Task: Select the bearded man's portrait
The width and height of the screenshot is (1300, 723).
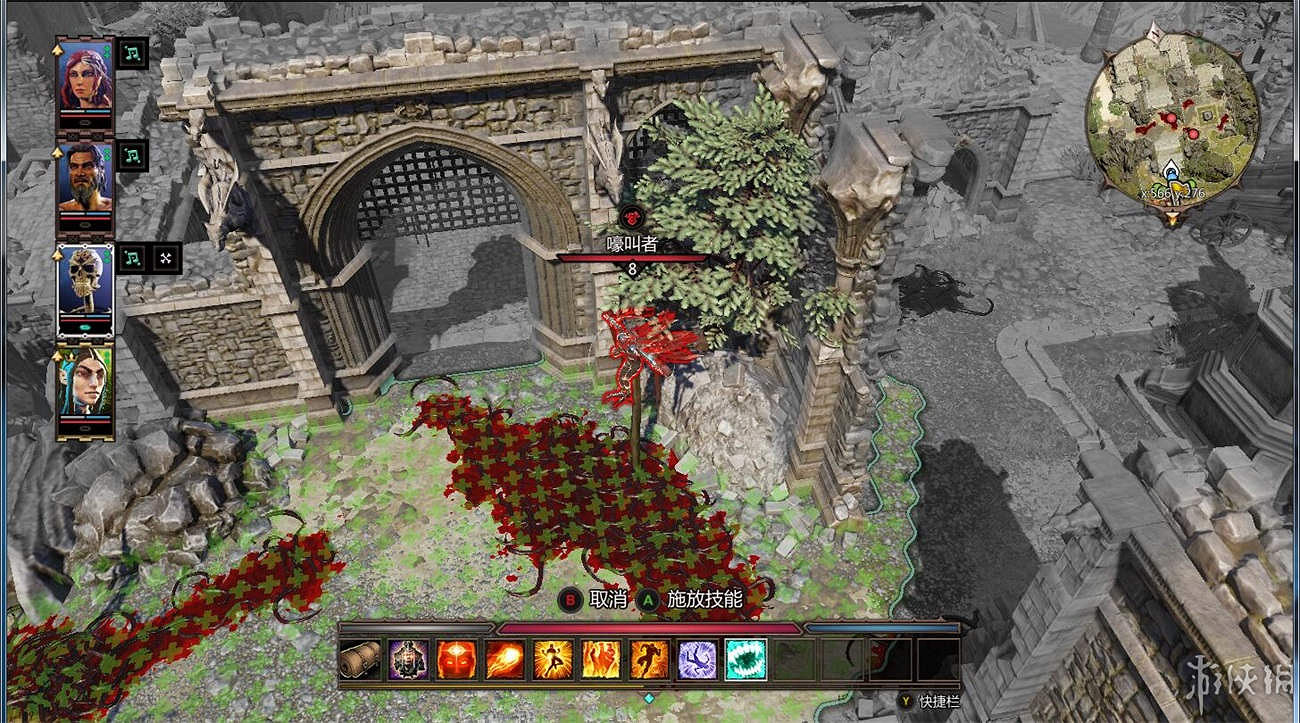Action: pyautogui.click(x=85, y=177)
